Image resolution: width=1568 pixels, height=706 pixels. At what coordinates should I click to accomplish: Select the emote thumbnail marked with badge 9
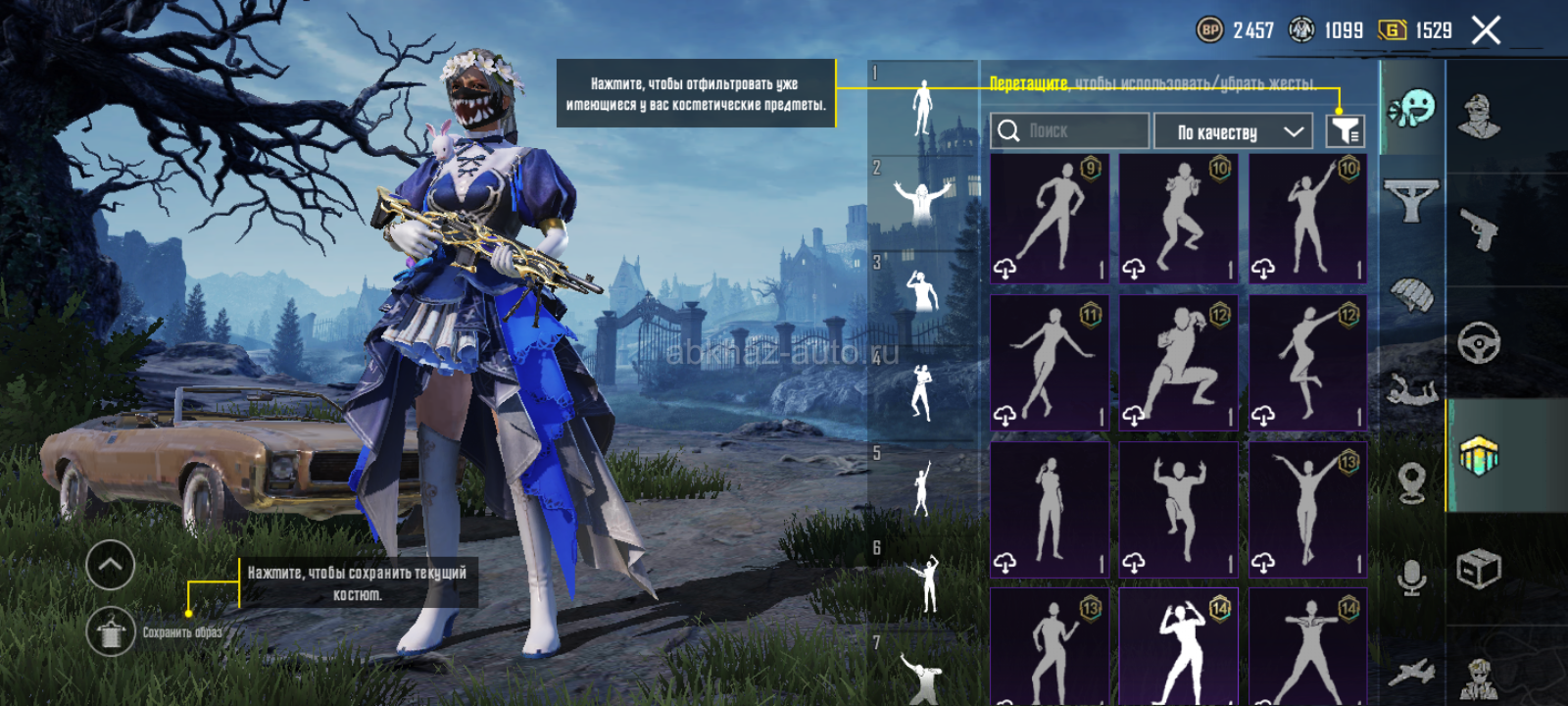tap(1049, 218)
